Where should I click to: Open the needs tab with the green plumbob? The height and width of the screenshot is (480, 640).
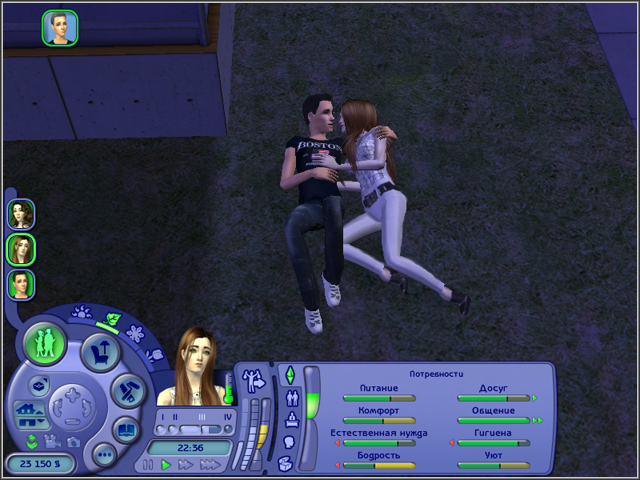pos(290,375)
